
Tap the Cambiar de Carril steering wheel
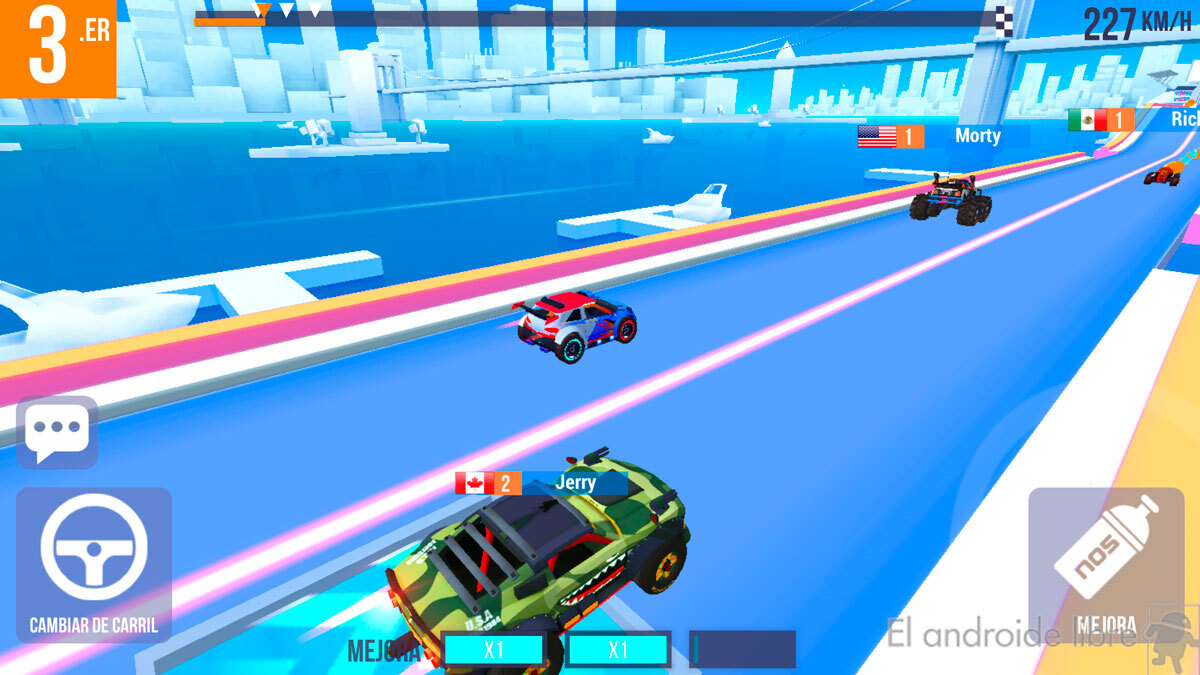(94, 558)
